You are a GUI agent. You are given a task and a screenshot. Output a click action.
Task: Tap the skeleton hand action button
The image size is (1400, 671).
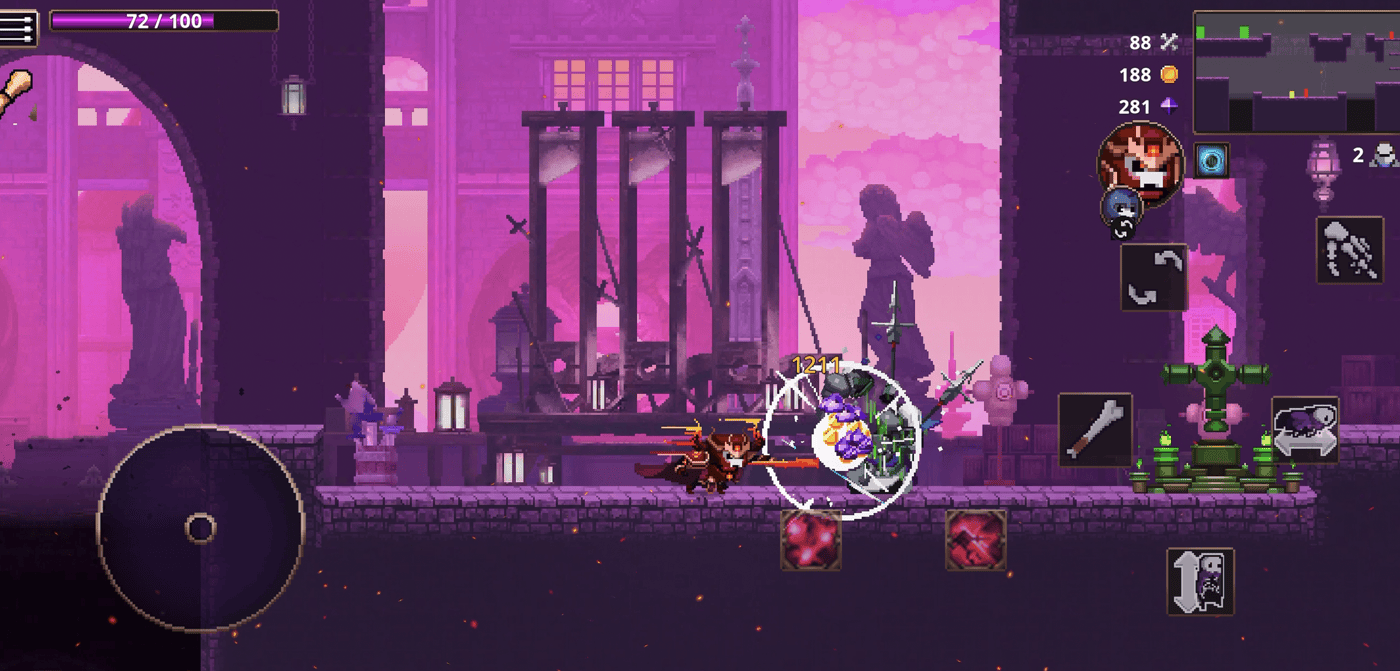(1349, 250)
